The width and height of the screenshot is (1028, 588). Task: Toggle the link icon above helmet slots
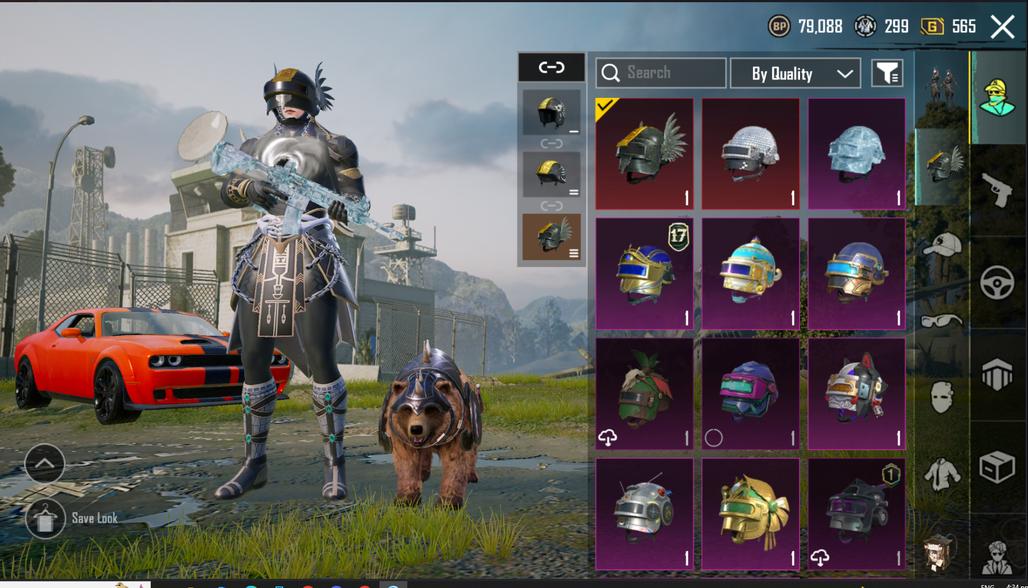(551, 67)
